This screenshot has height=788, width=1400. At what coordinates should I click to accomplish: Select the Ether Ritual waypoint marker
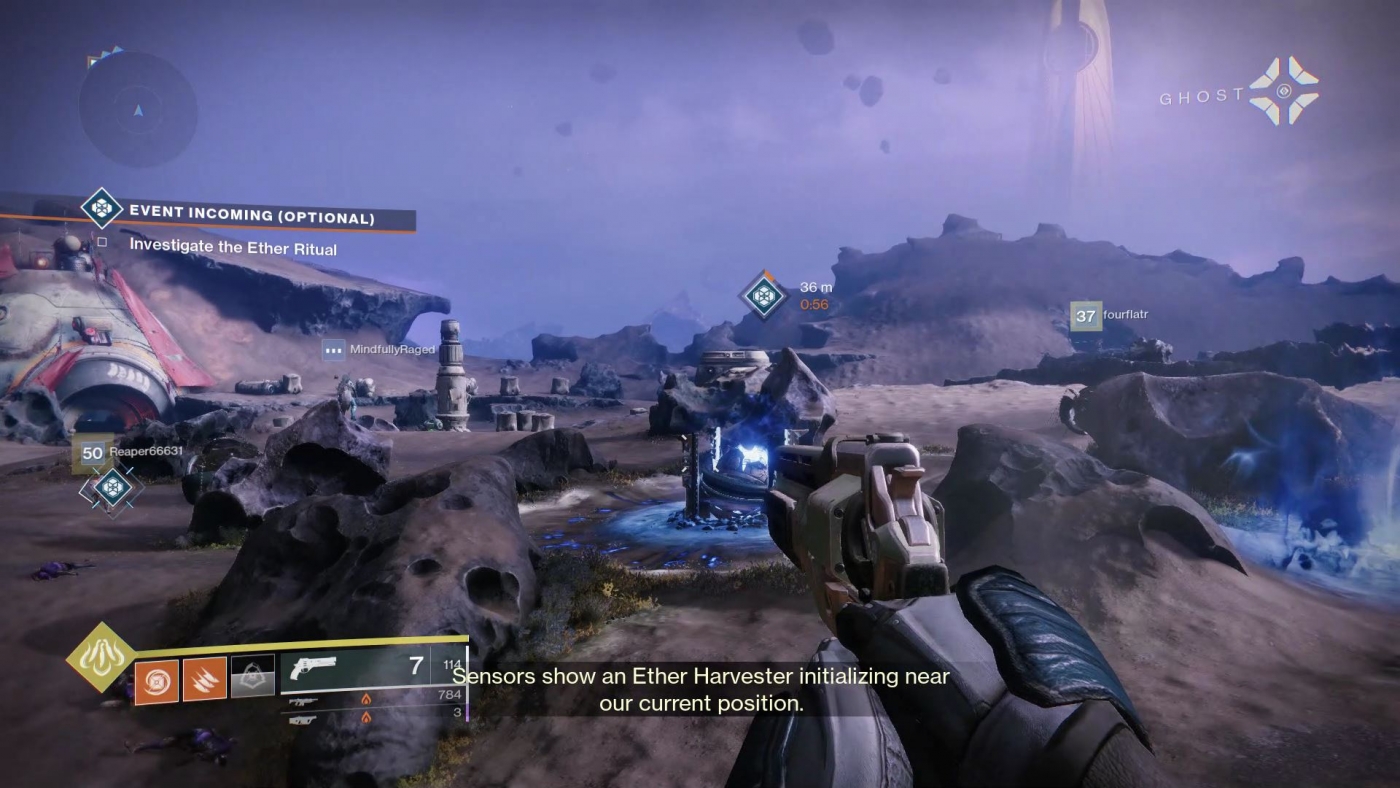(x=763, y=294)
